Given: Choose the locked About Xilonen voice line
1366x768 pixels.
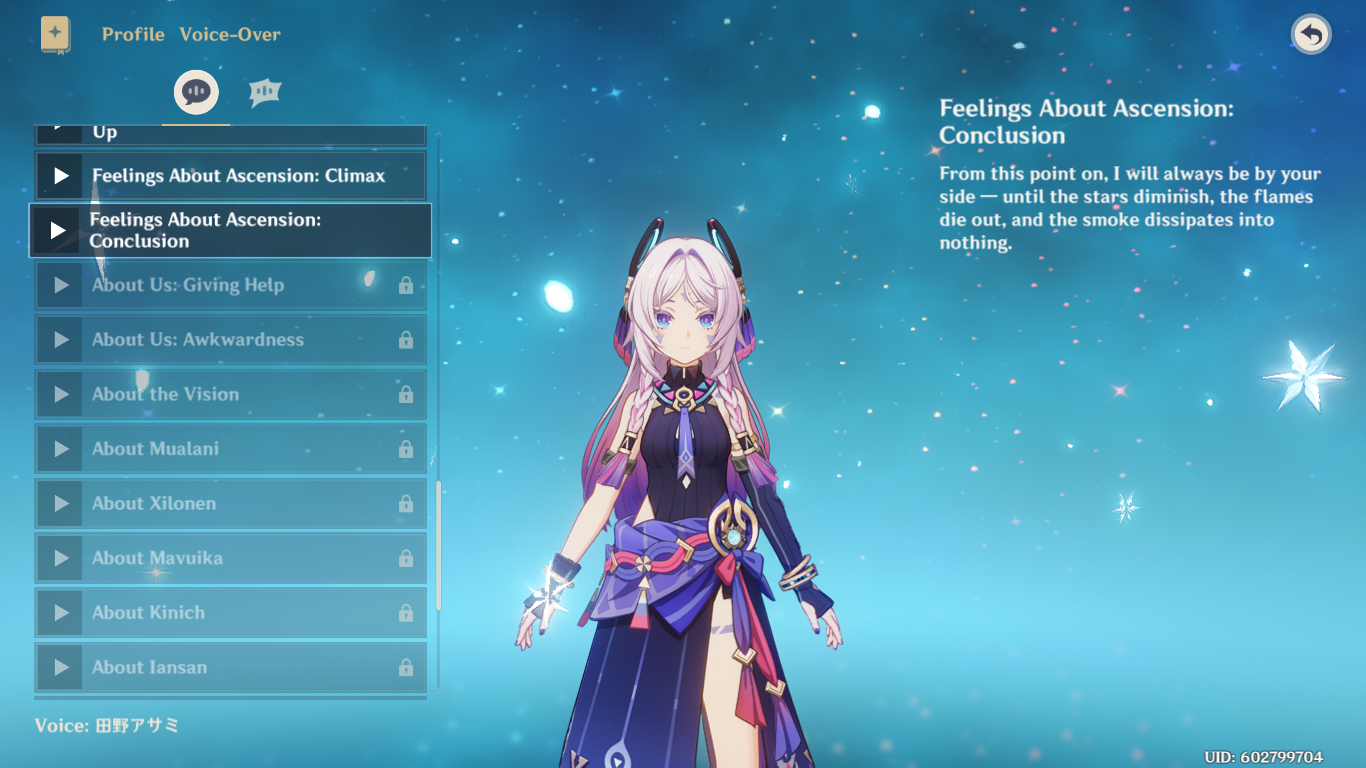Looking at the screenshot, I should click(230, 504).
